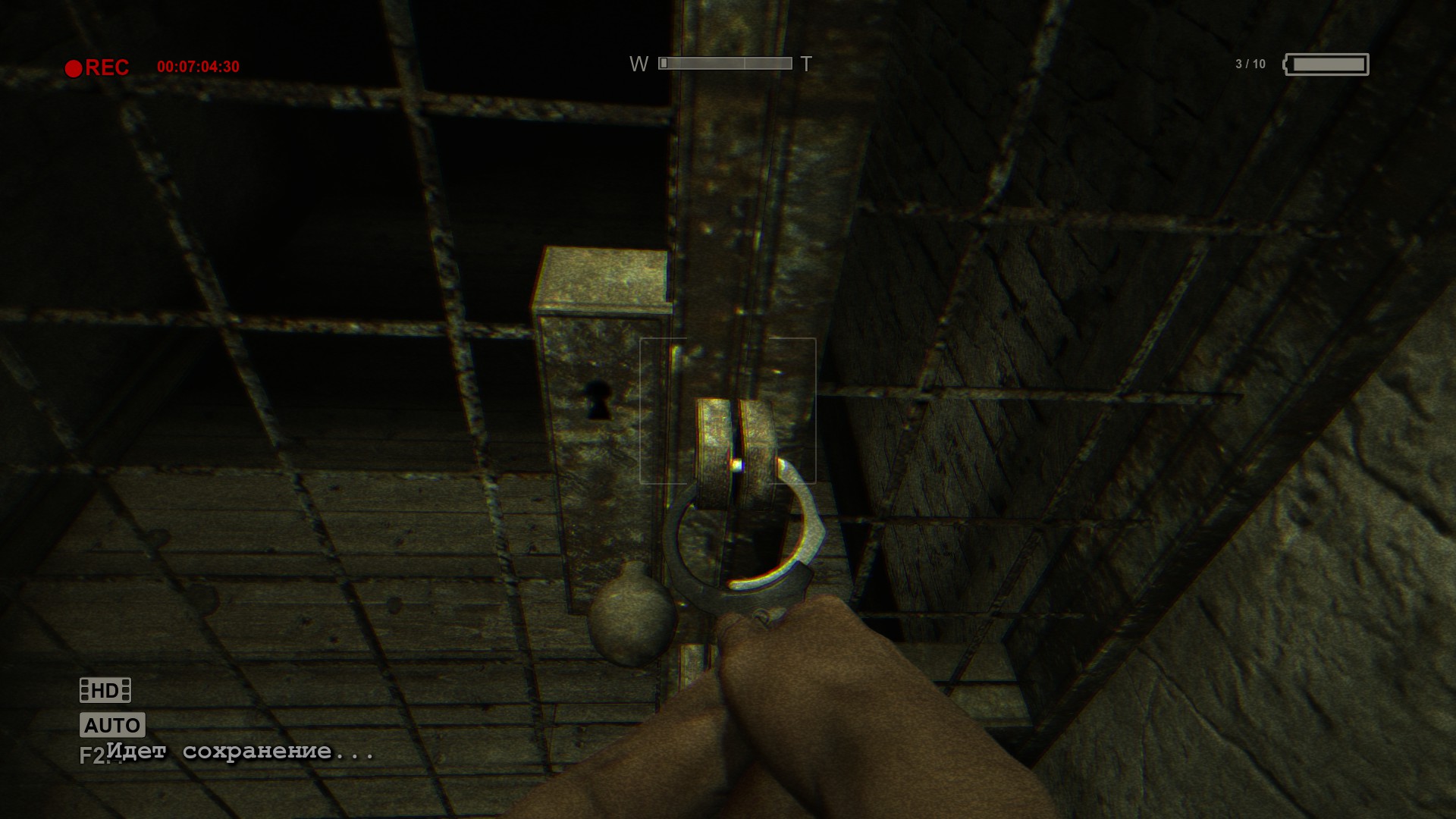Toggle the HD mode indicator
Image resolution: width=1456 pixels, height=819 pixels.
pos(104,691)
